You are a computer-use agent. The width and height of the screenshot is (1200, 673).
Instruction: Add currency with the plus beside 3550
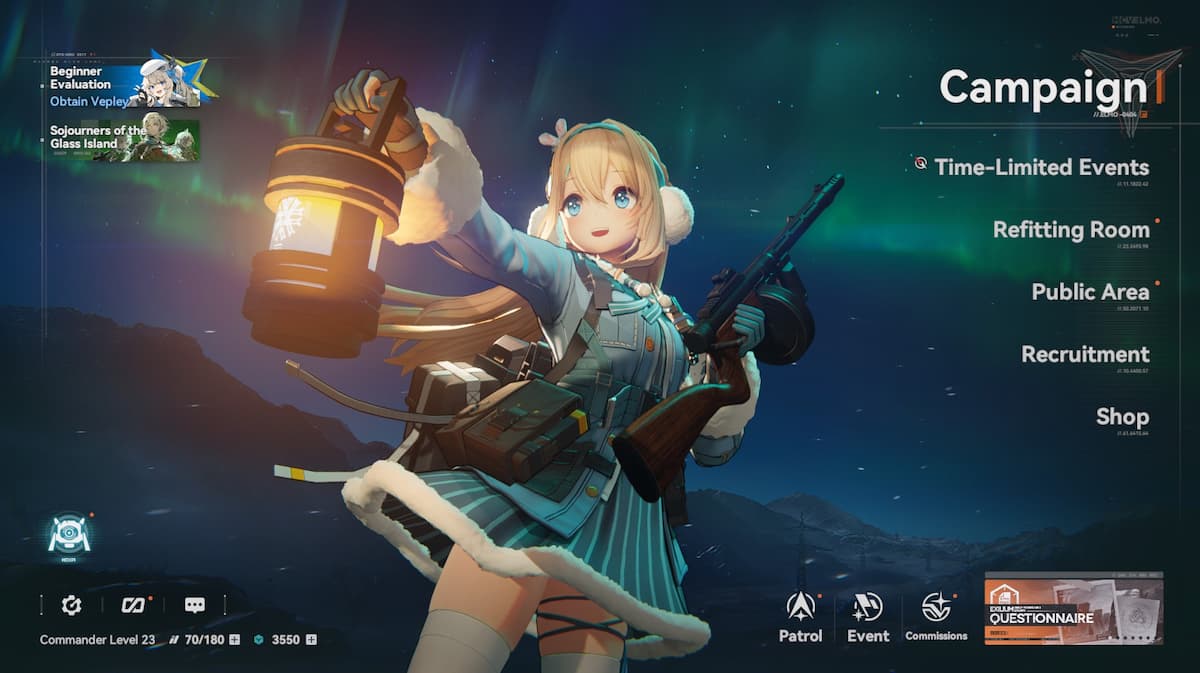coord(311,639)
